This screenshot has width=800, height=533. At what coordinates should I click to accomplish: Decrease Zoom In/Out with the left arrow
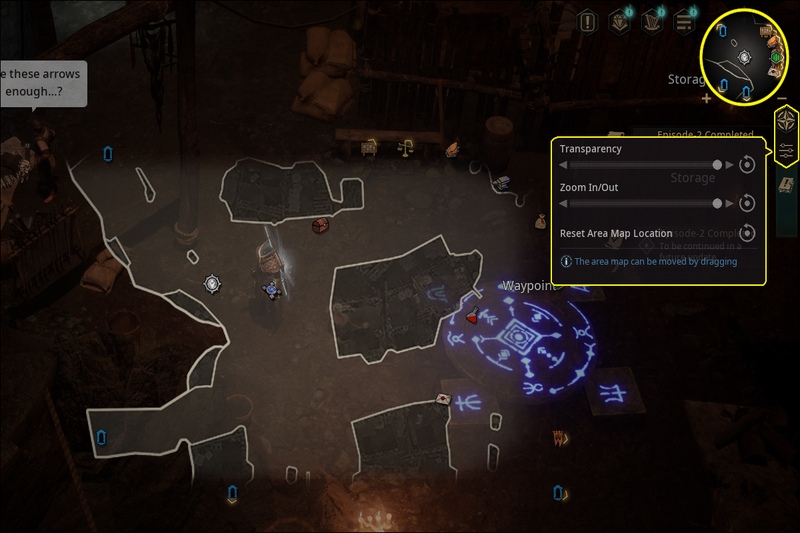[x=563, y=203]
